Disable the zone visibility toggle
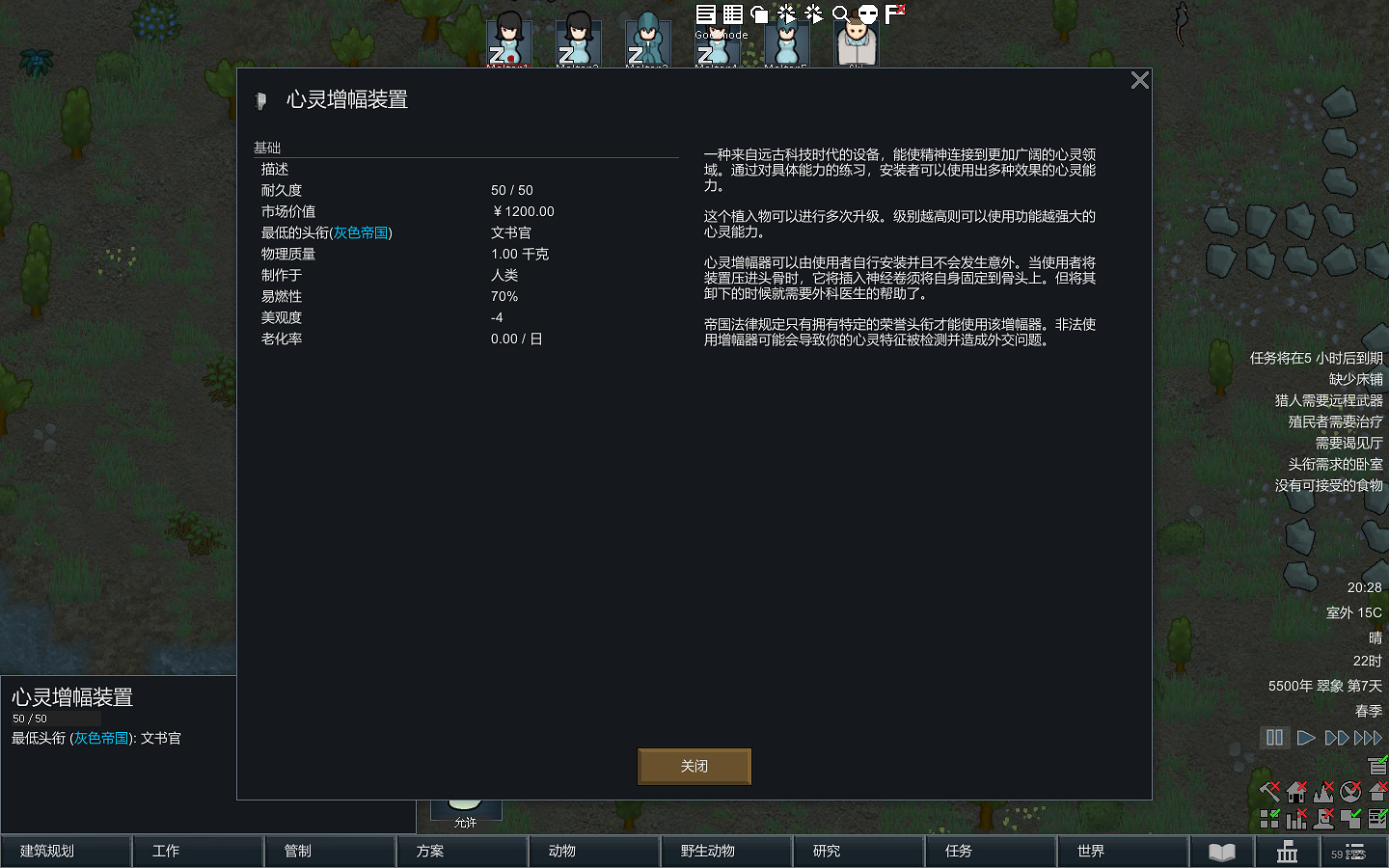The image size is (1389, 868). coord(1269,820)
